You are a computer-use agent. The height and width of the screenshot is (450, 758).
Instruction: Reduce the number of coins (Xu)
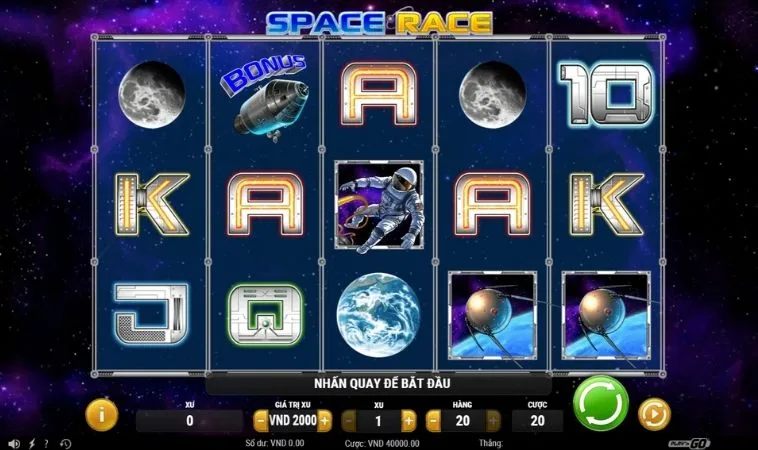[349, 421]
